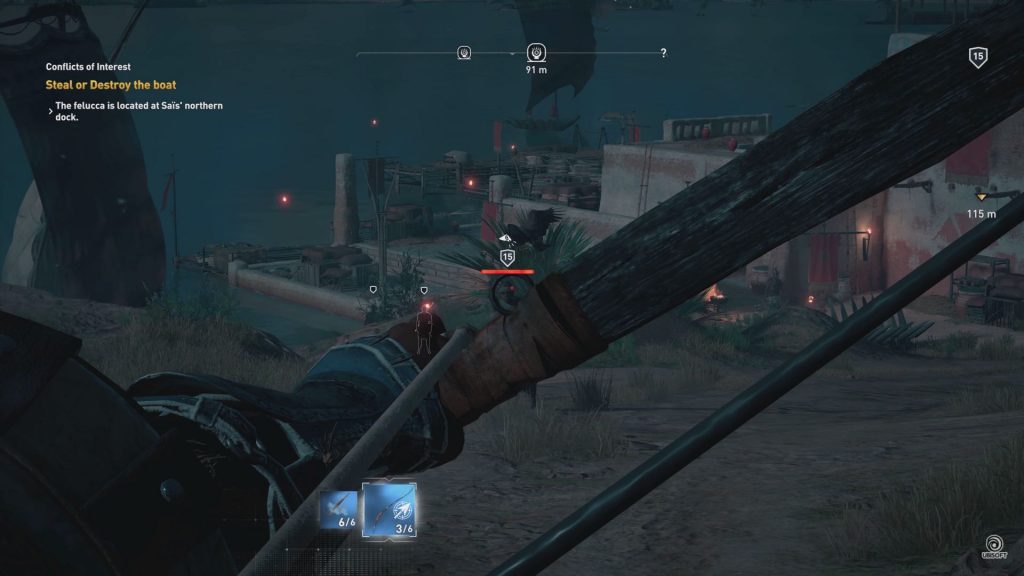1024x576 pixels.
Task: Click the Conflicts of Interest quest title
Action: click(x=88, y=67)
